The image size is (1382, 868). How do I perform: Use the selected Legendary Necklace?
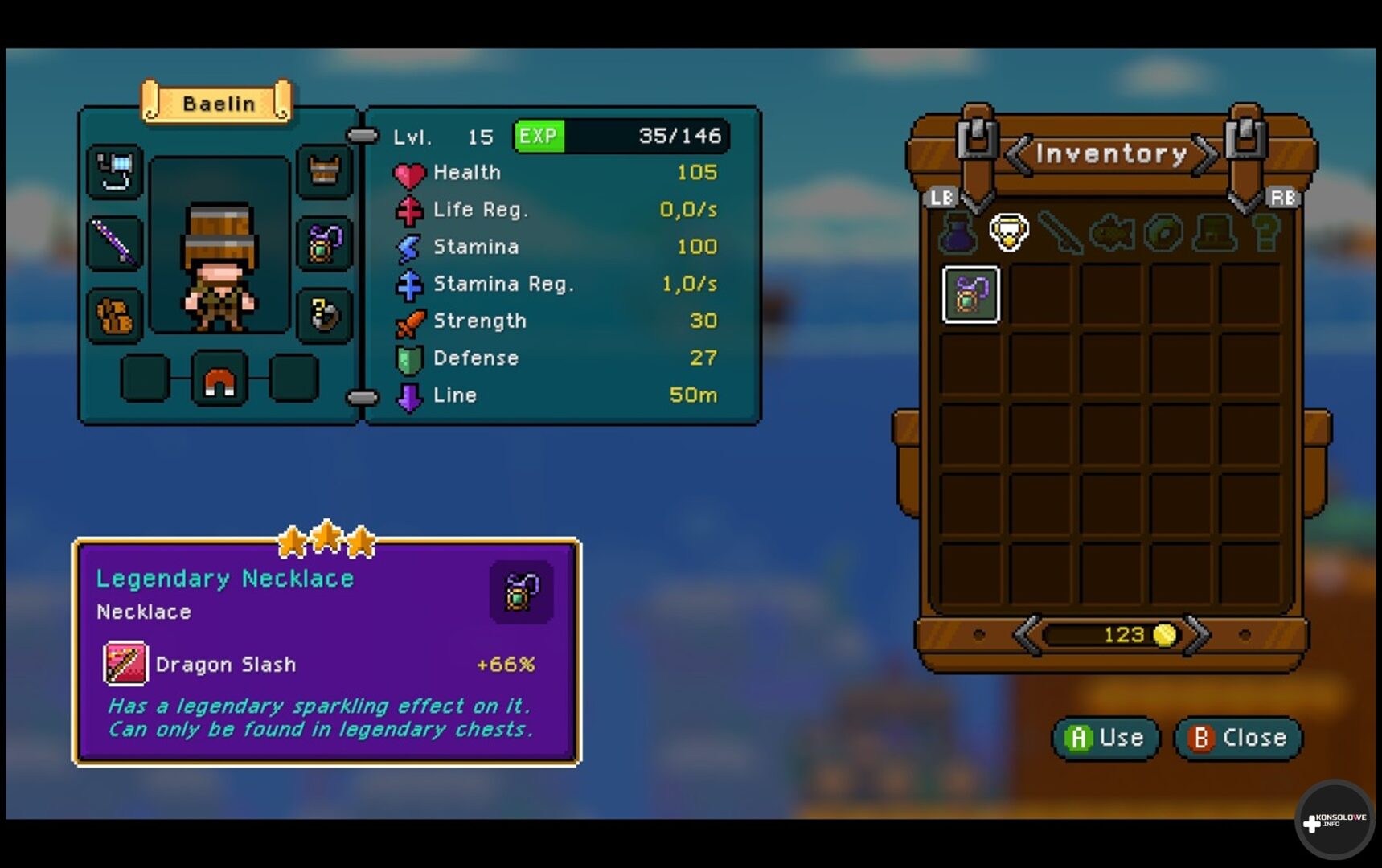point(1105,738)
